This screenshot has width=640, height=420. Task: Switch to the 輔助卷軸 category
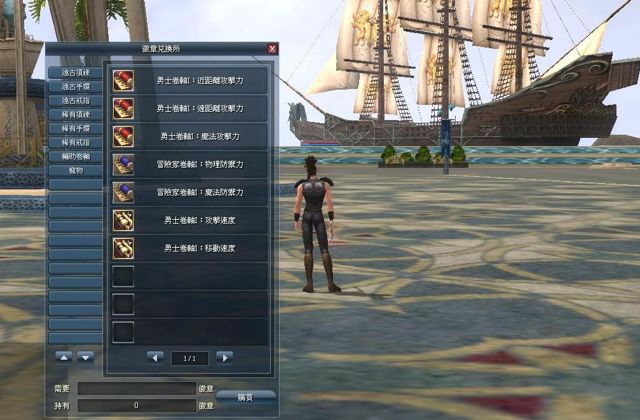point(75,156)
